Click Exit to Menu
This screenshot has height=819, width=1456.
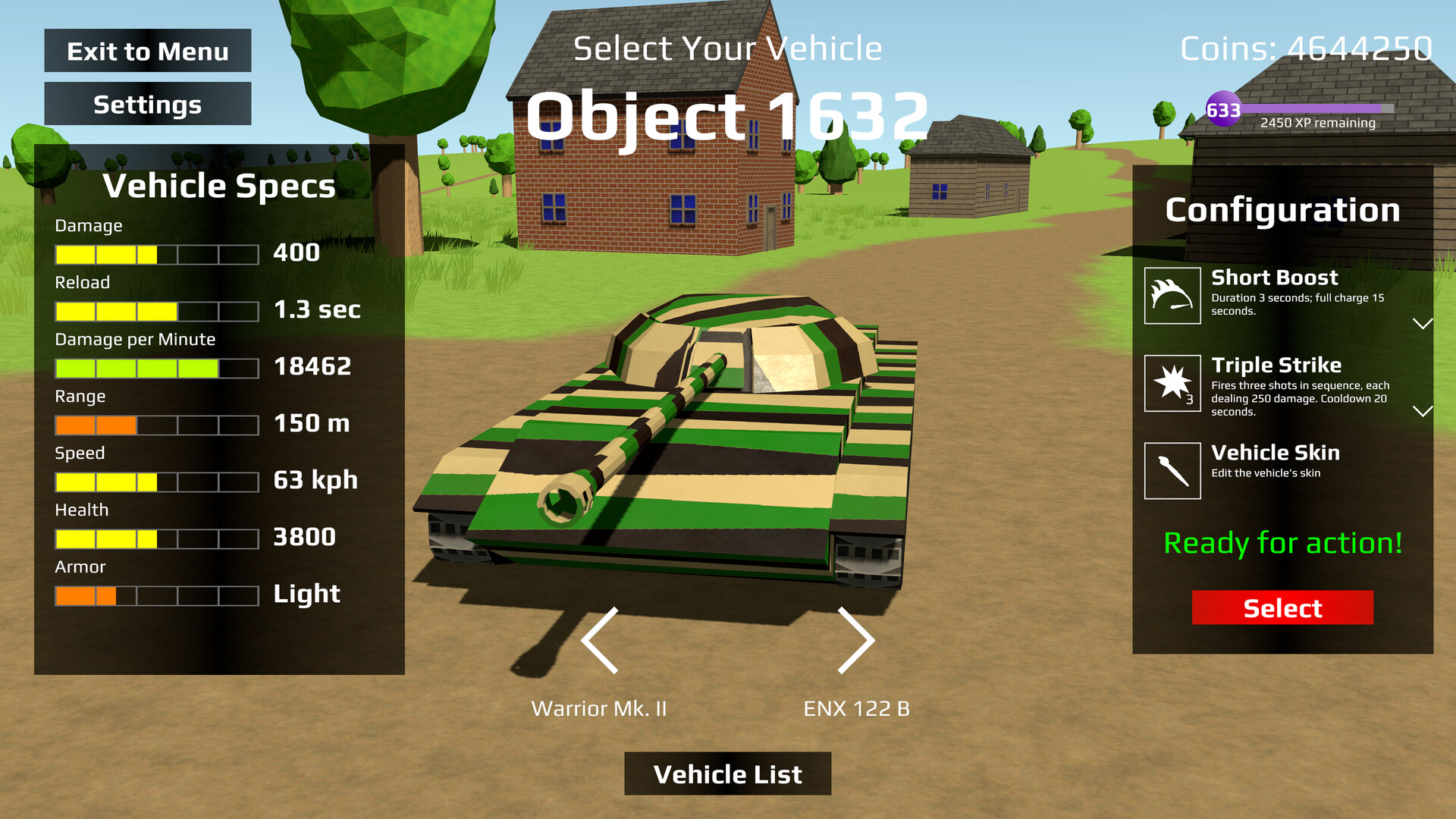pyautogui.click(x=147, y=51)
